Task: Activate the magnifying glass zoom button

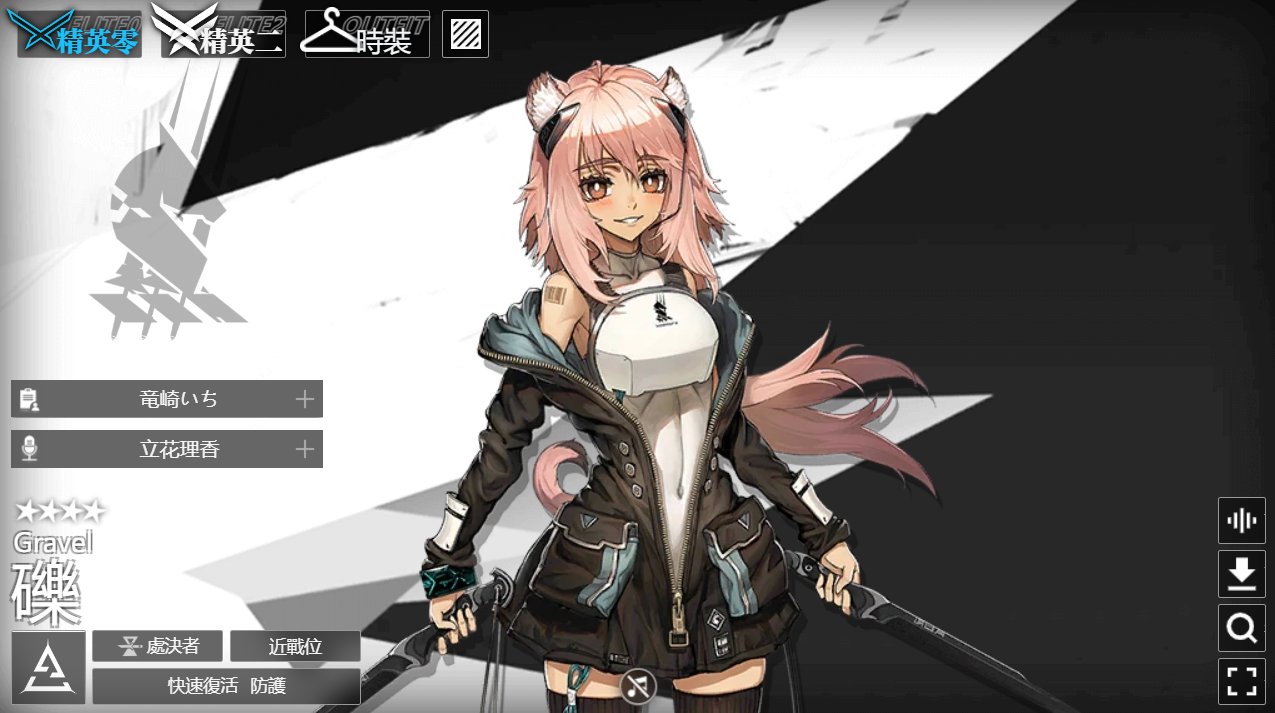Action: tap(1241, 628)
